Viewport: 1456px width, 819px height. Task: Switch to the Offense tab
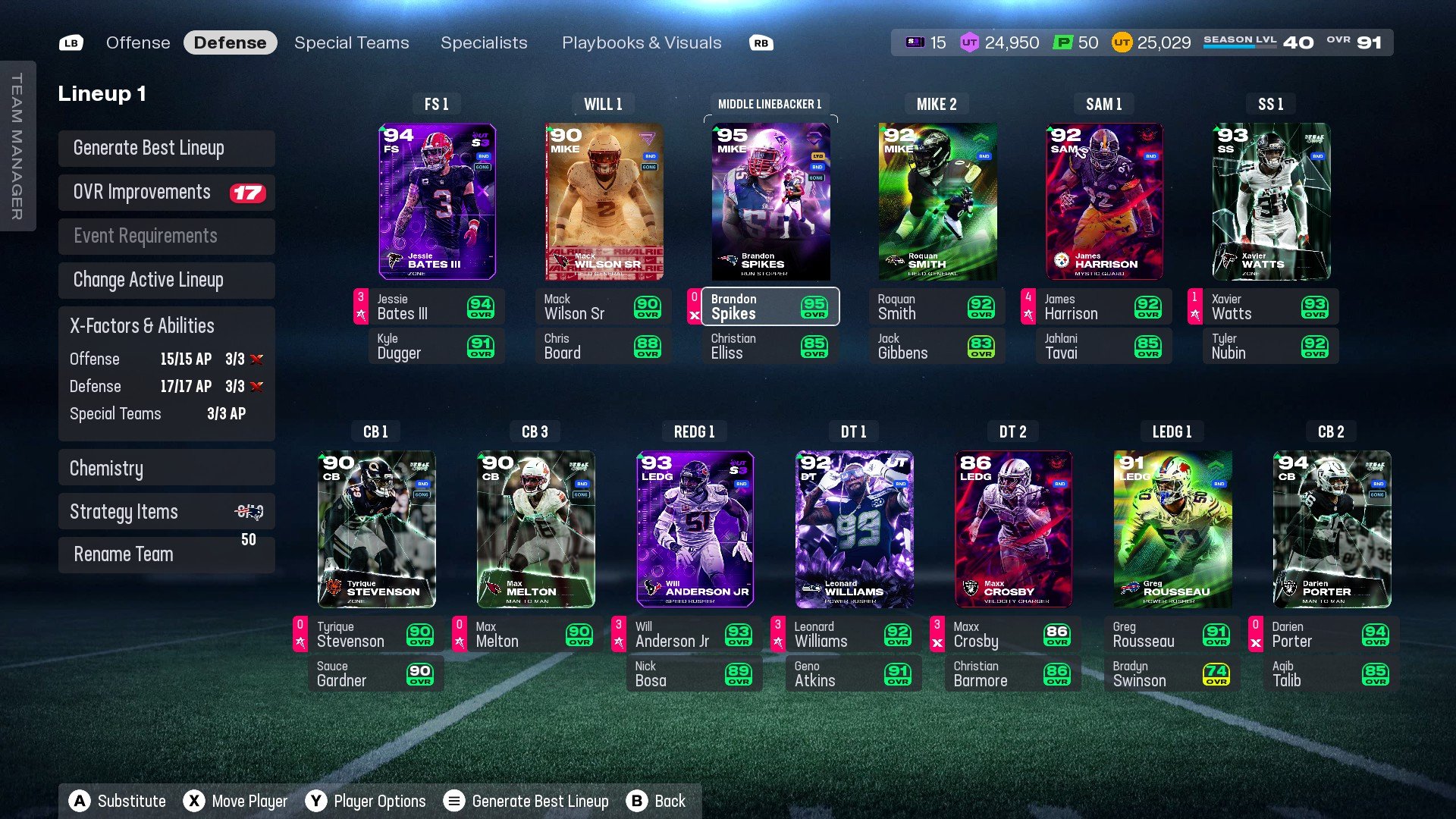pyautogui.click(x=138, y=43)
